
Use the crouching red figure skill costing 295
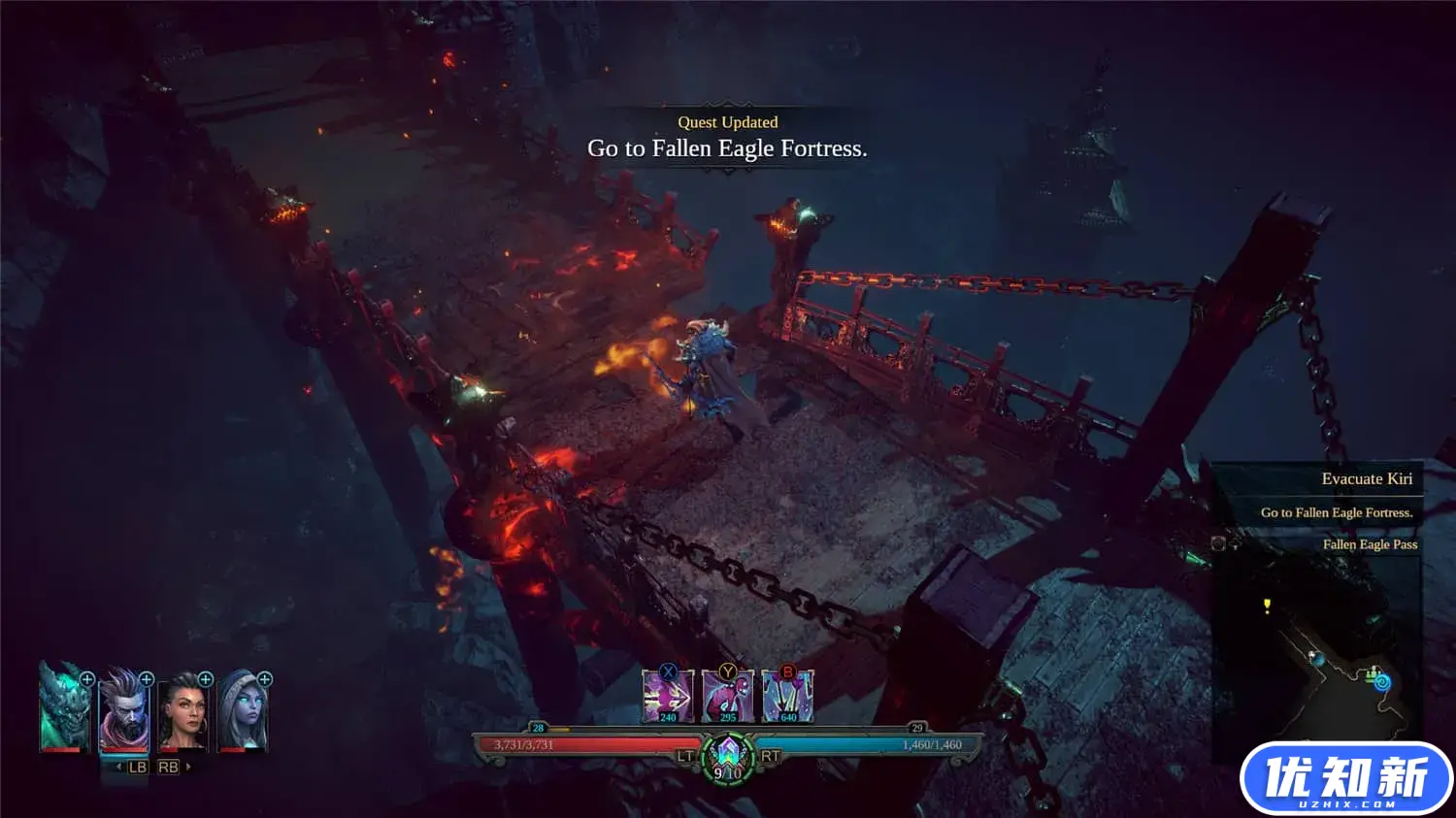click(x=728, y=697)
